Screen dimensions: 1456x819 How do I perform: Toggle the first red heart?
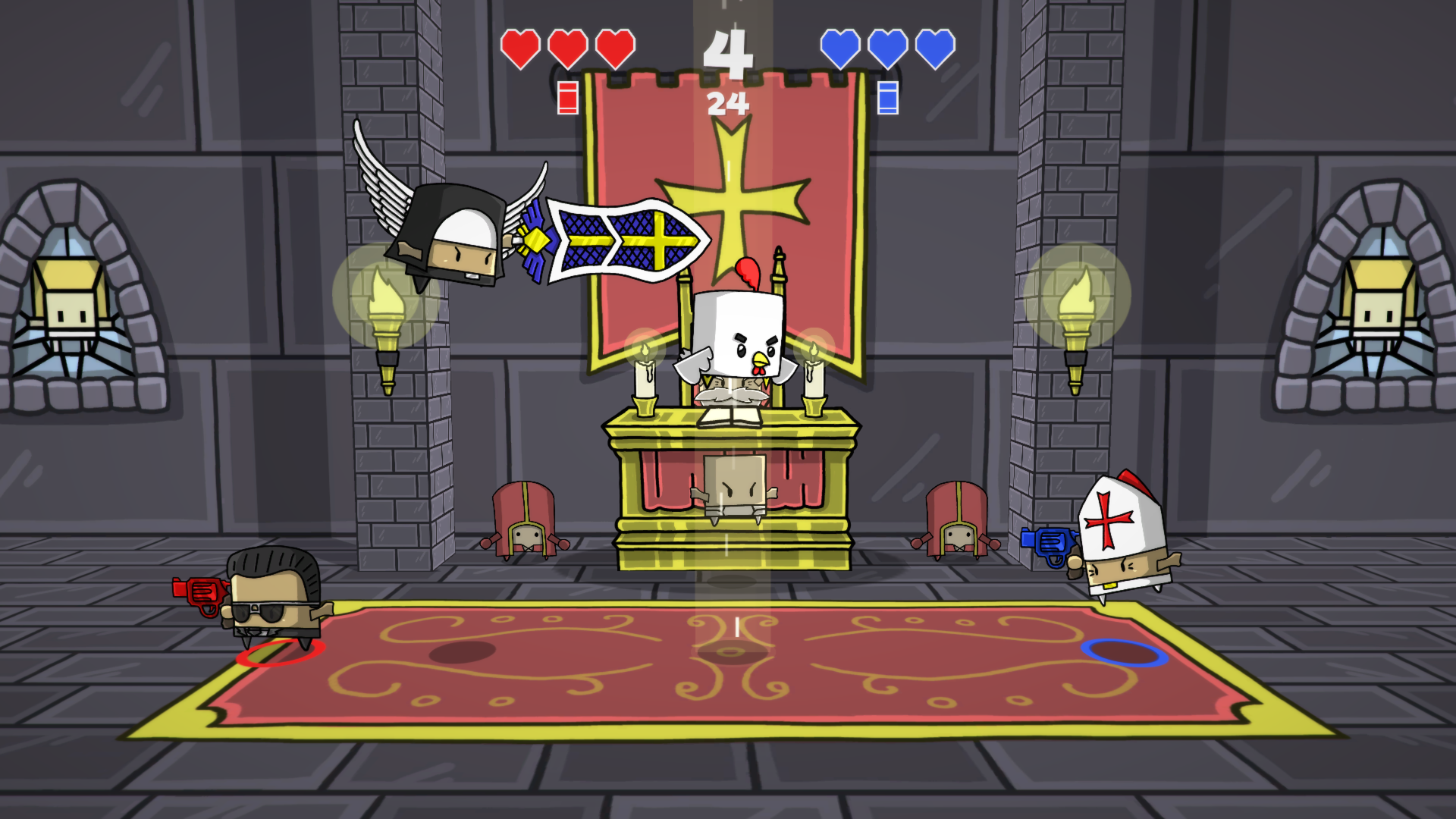click(519, 48)
